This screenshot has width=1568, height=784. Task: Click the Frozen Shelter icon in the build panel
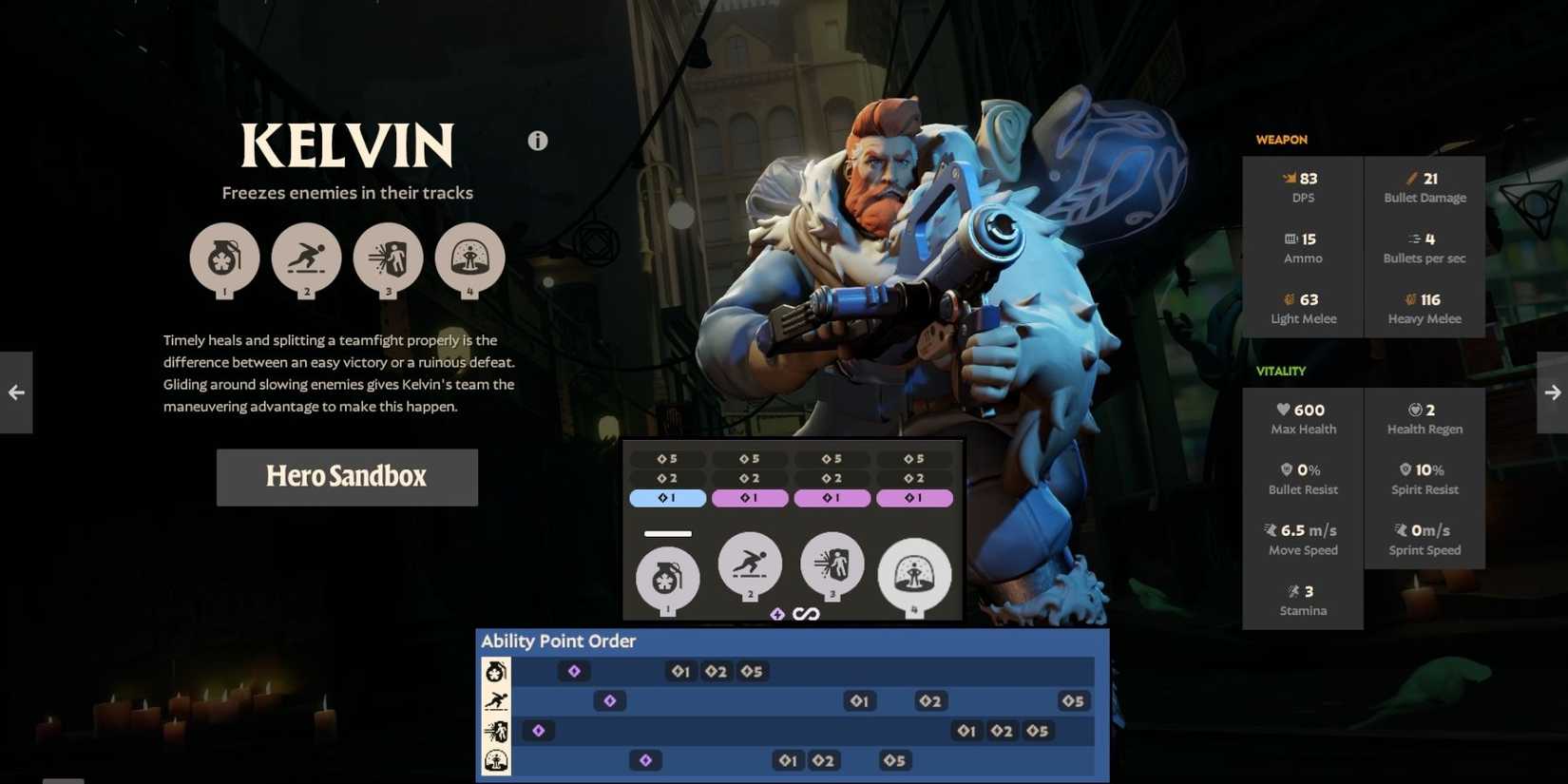tap(915, 575)
